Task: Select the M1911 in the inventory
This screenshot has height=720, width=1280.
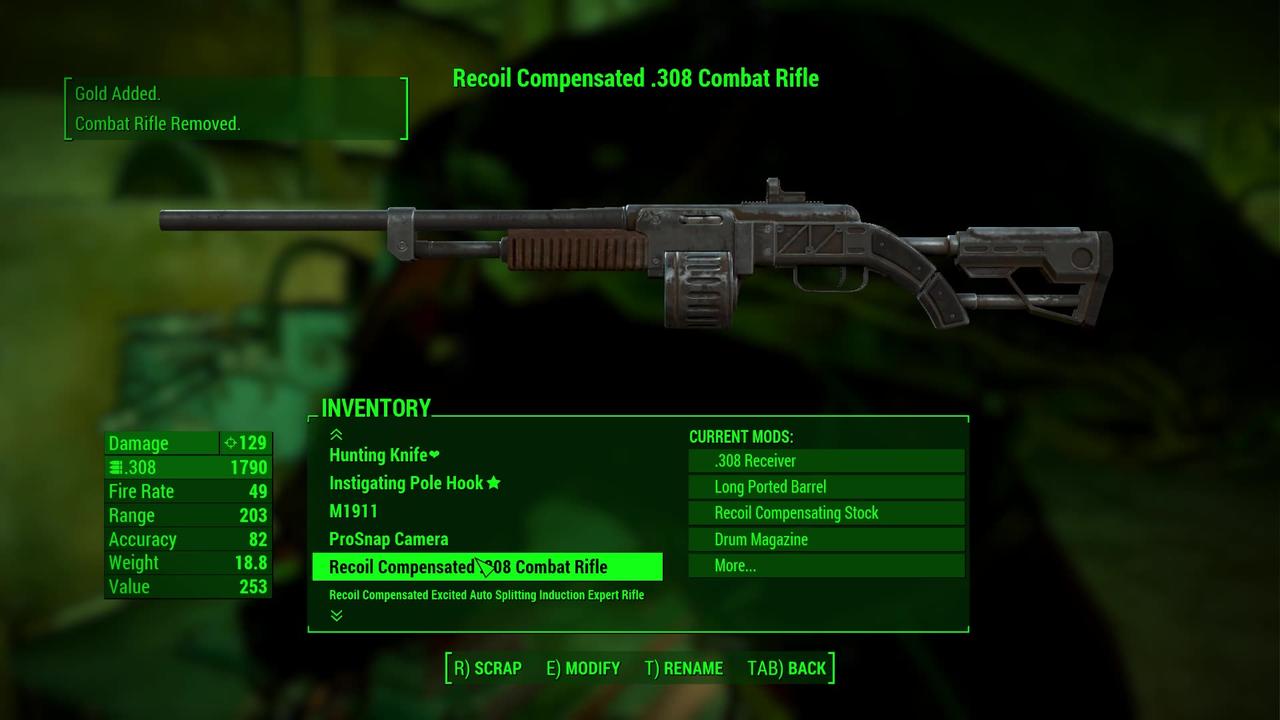Action: click(353, 511)
